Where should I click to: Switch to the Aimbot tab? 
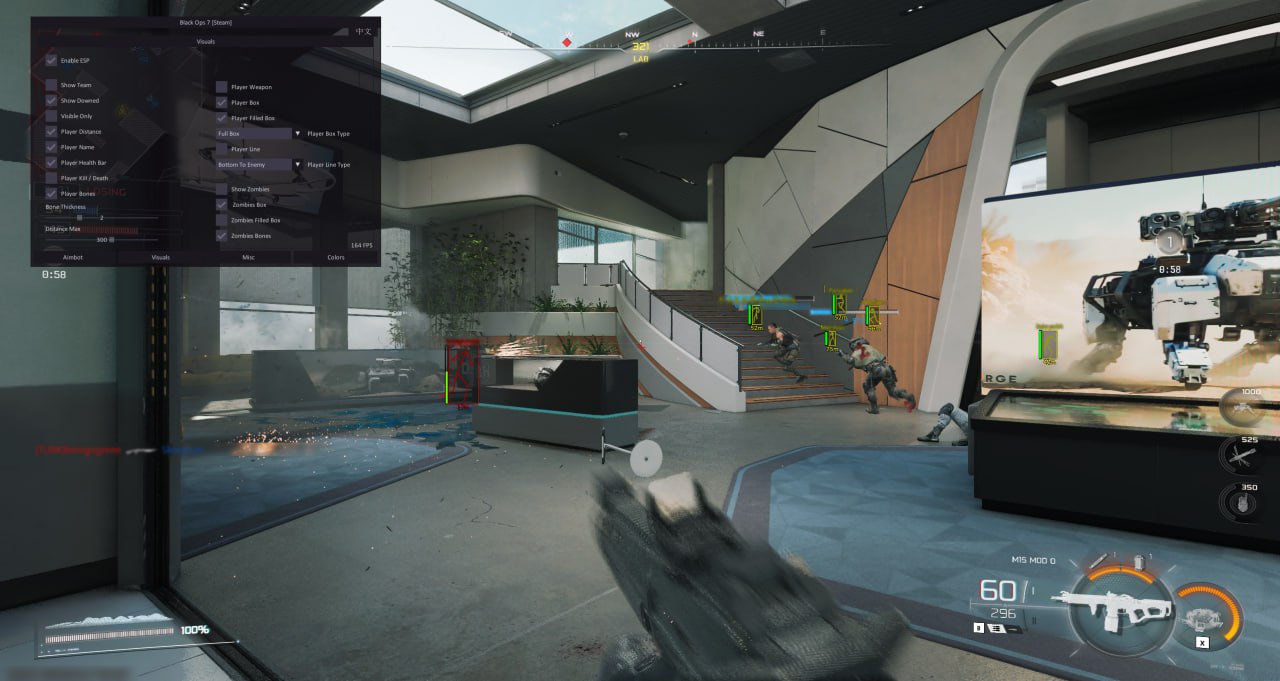coord(73,257)
